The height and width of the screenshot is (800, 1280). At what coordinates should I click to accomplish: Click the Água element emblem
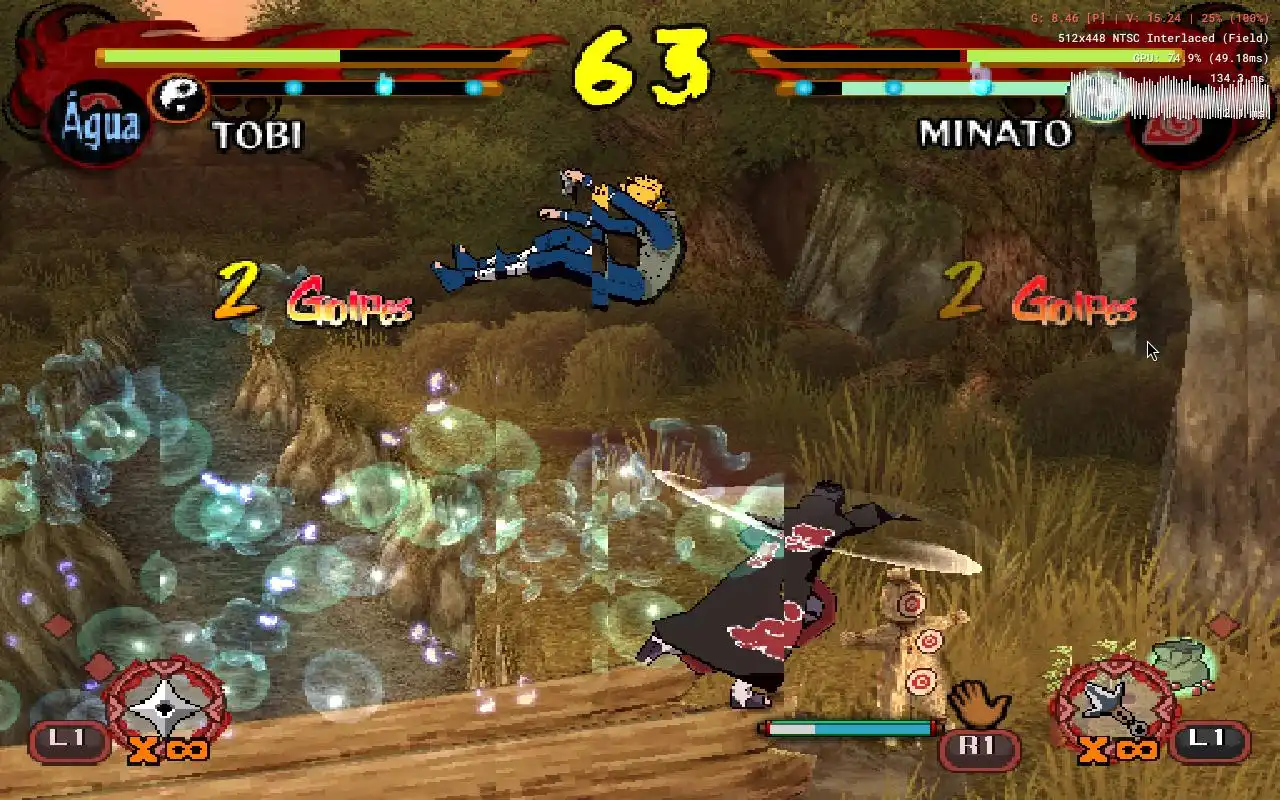[98, 126]
